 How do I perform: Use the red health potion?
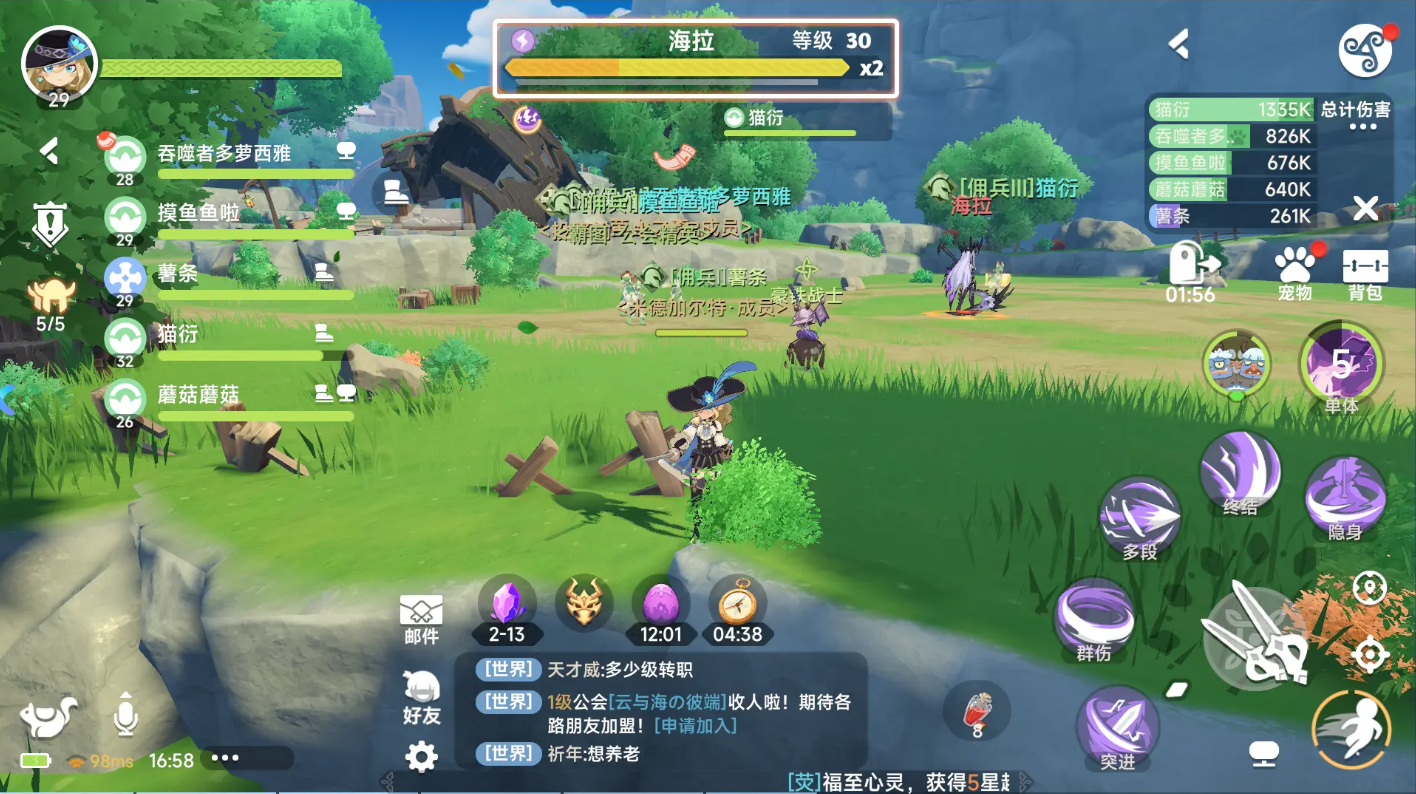coord(978,714)
